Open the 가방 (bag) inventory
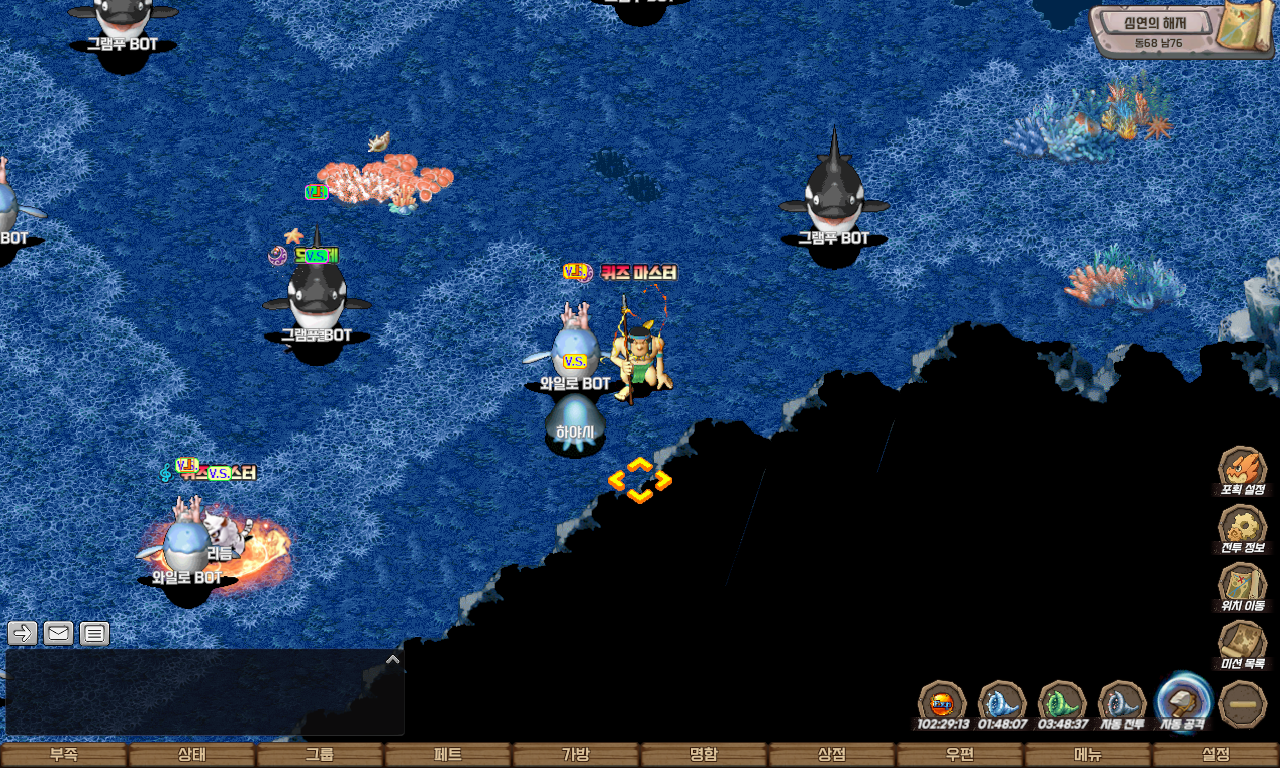The image size is (1280, 768). click(x=576, y=755)
